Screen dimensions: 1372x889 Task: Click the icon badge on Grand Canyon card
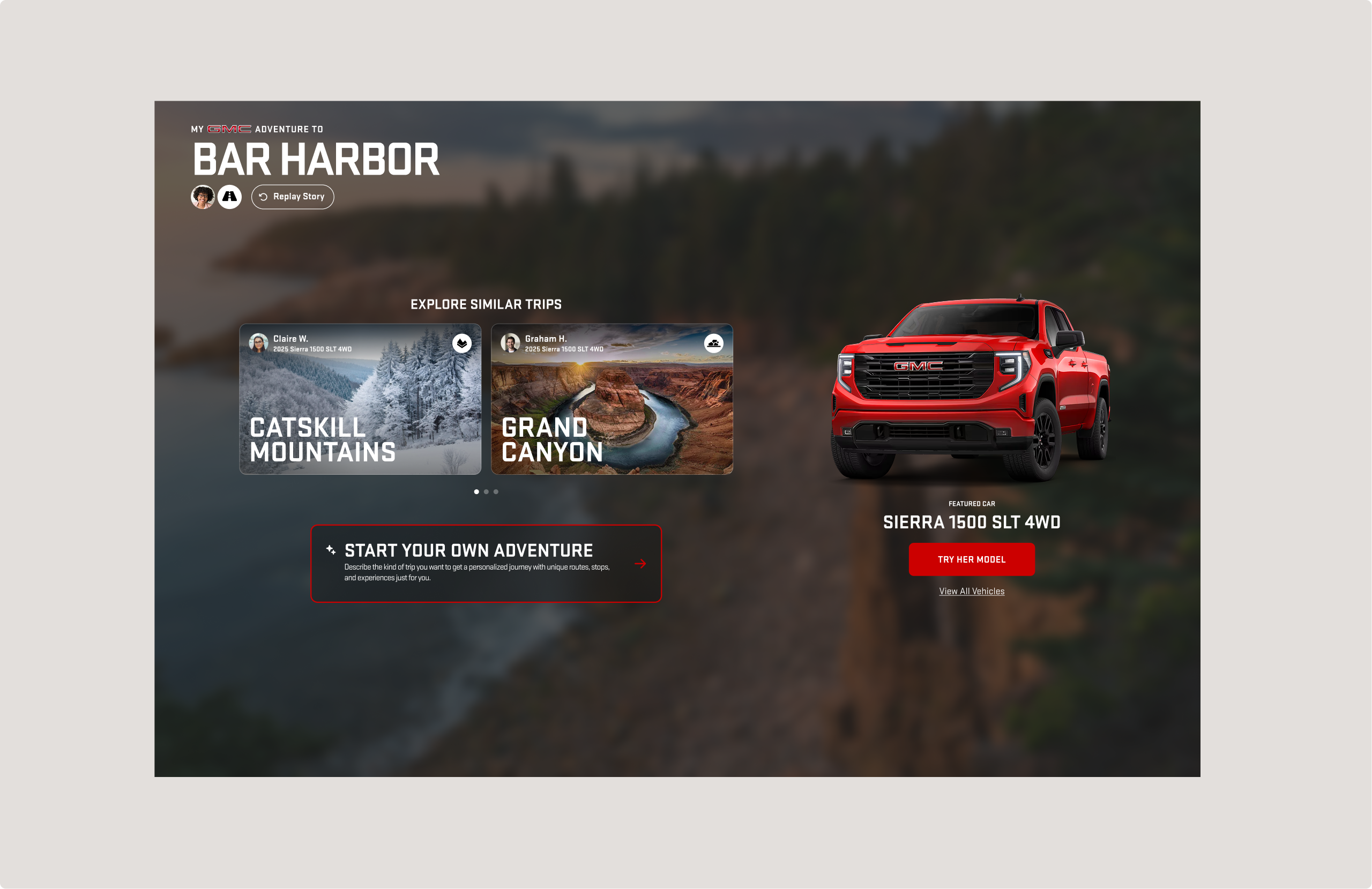pos(714,343)
